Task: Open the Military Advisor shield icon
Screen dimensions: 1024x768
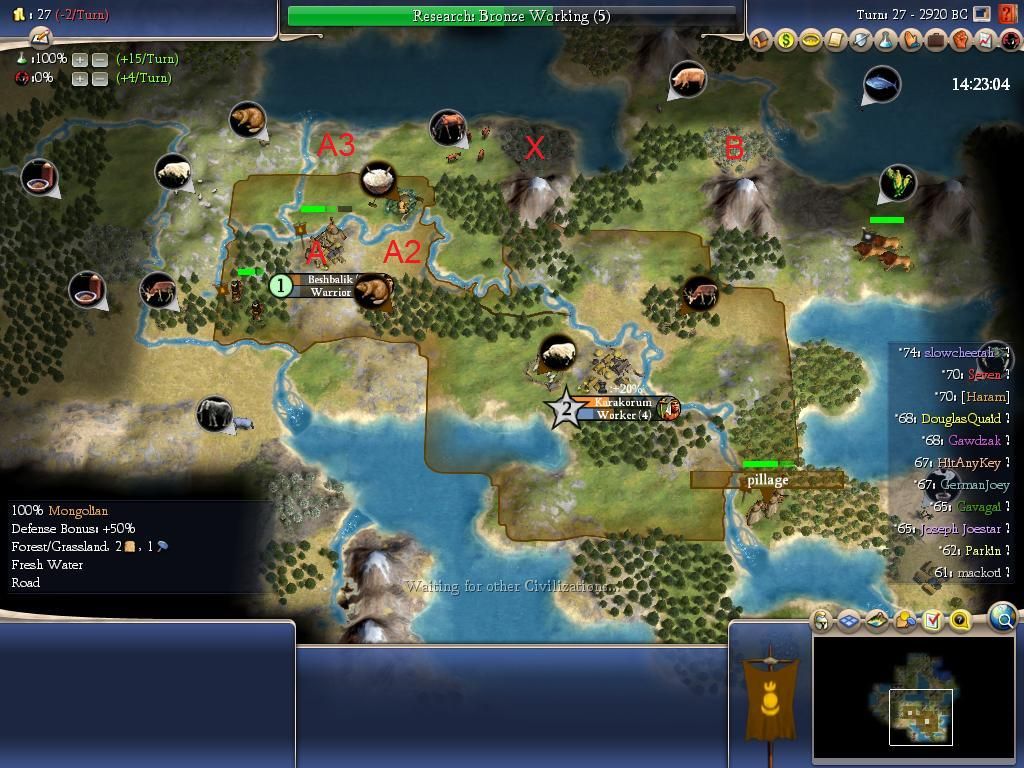Action: [x=861, y=40]
